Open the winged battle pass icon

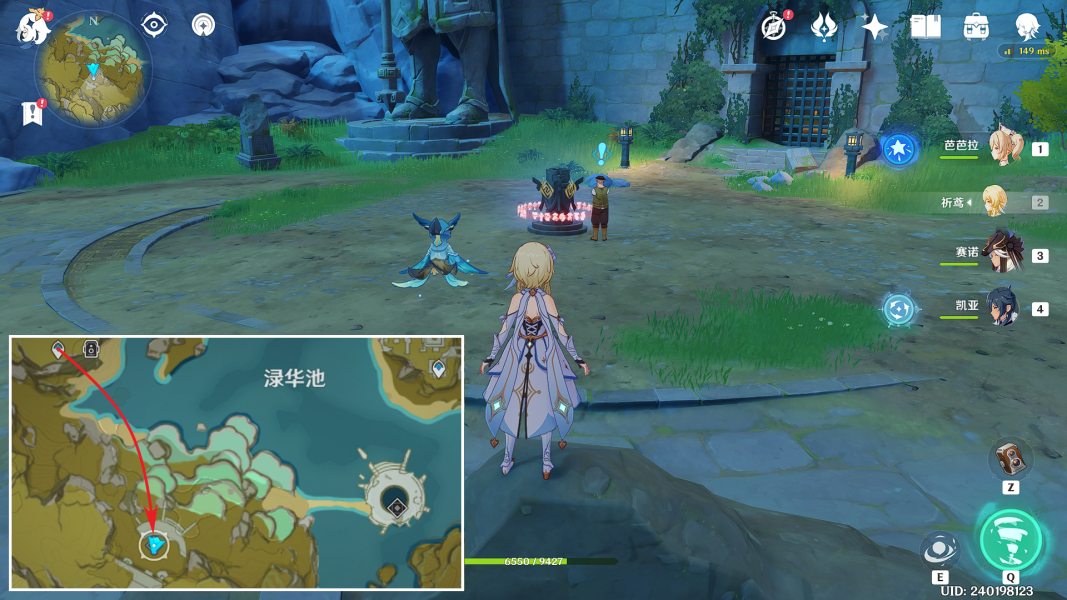tap(824, 27)
